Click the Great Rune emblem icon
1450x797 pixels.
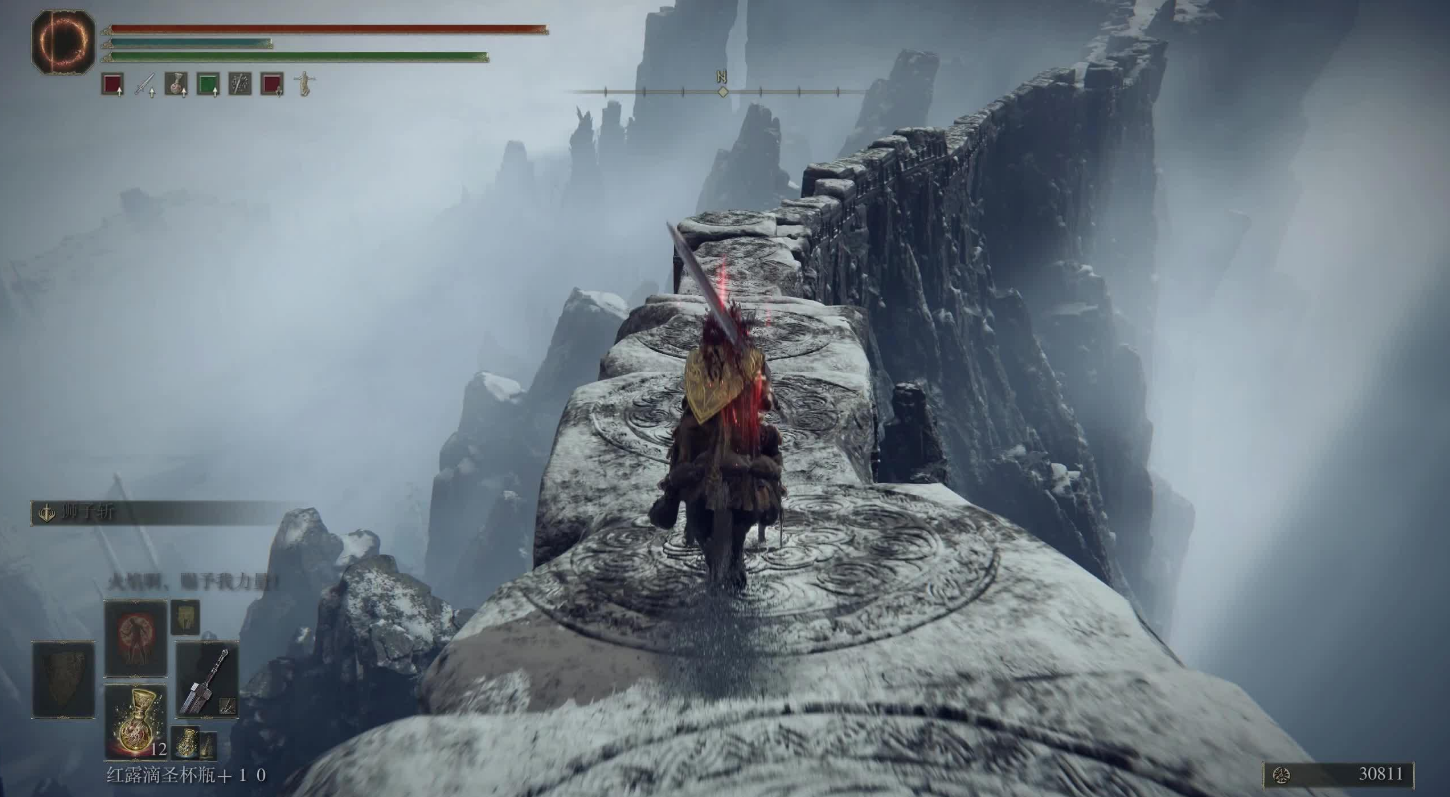coord(63,42)
